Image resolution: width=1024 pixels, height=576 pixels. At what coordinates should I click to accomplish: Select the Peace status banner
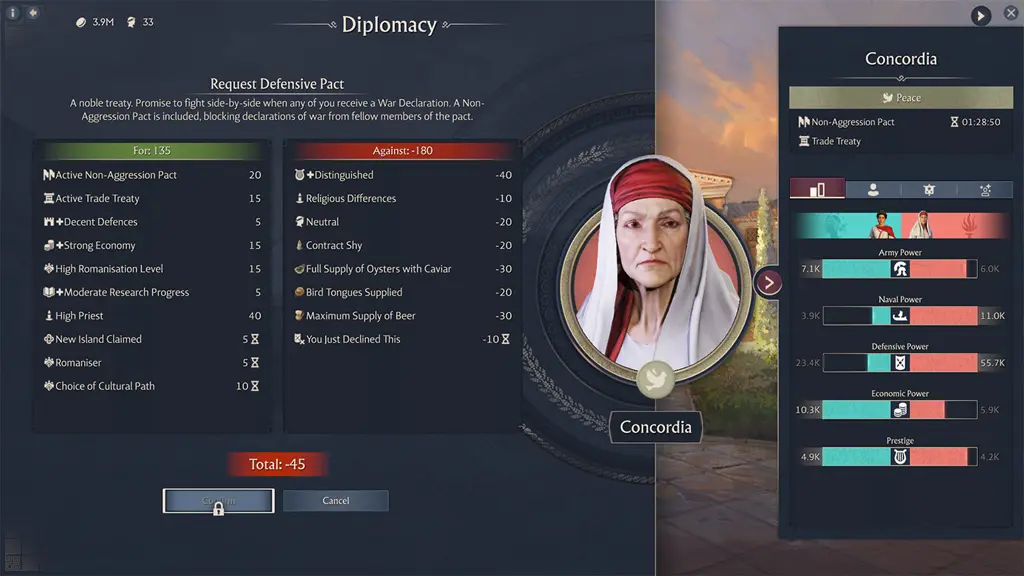[900, 98]
